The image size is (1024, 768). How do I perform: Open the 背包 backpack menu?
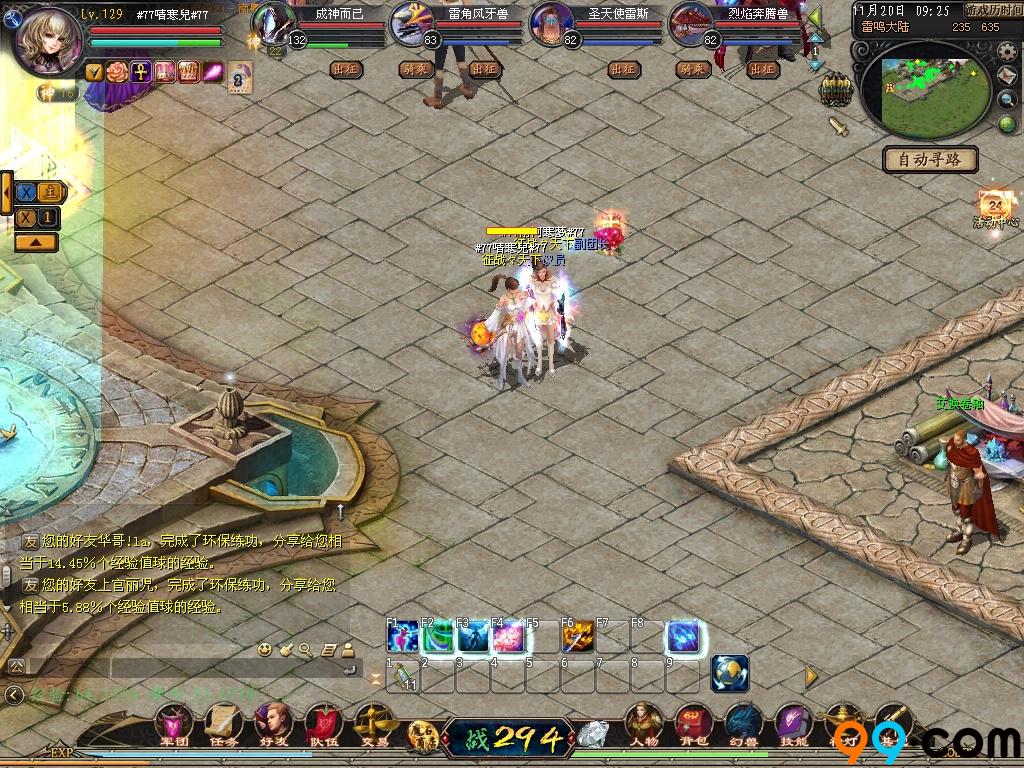tap(692, 724)
